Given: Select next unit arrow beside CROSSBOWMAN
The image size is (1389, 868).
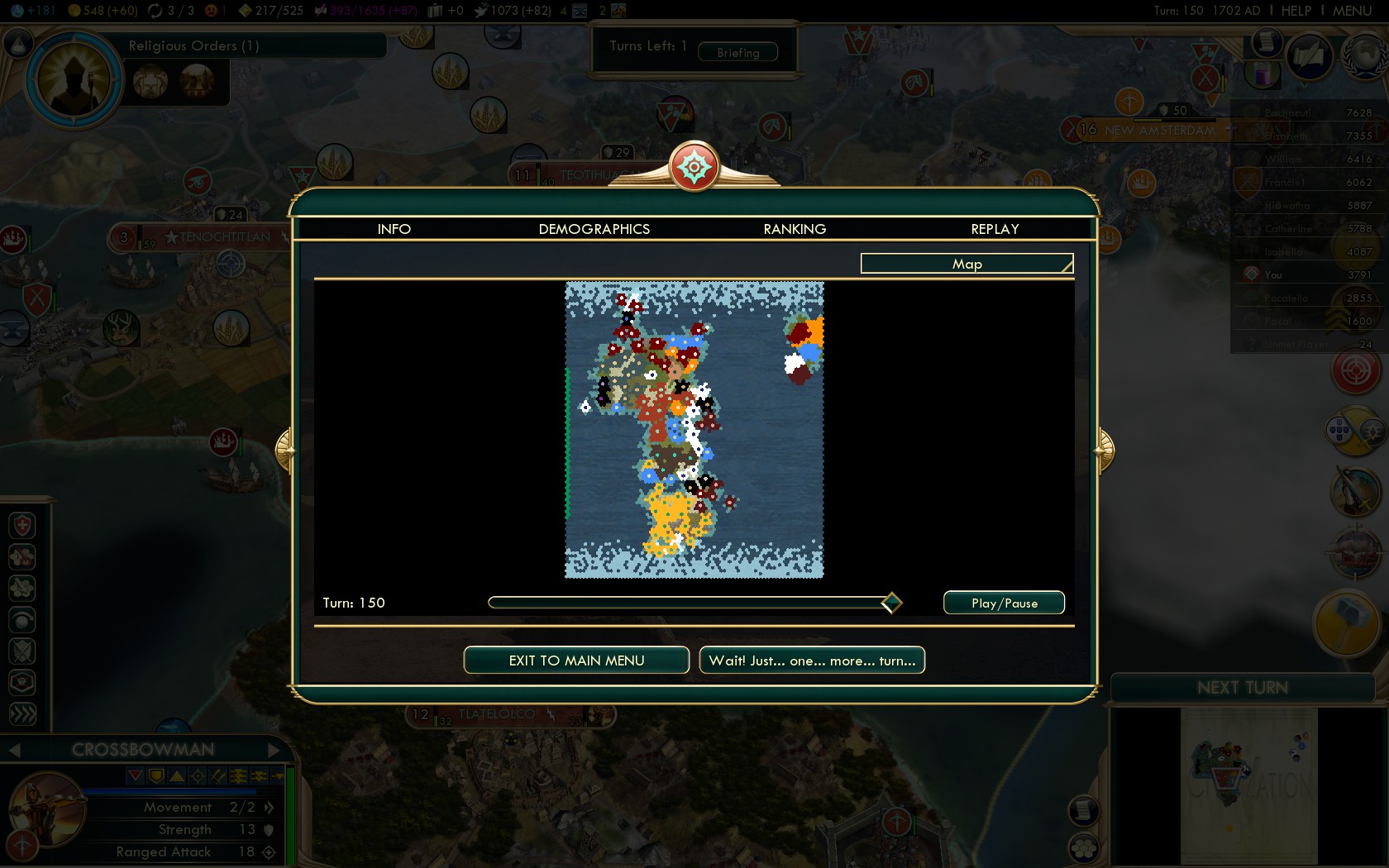Looking at the screenshot, I should click(274, 750).
